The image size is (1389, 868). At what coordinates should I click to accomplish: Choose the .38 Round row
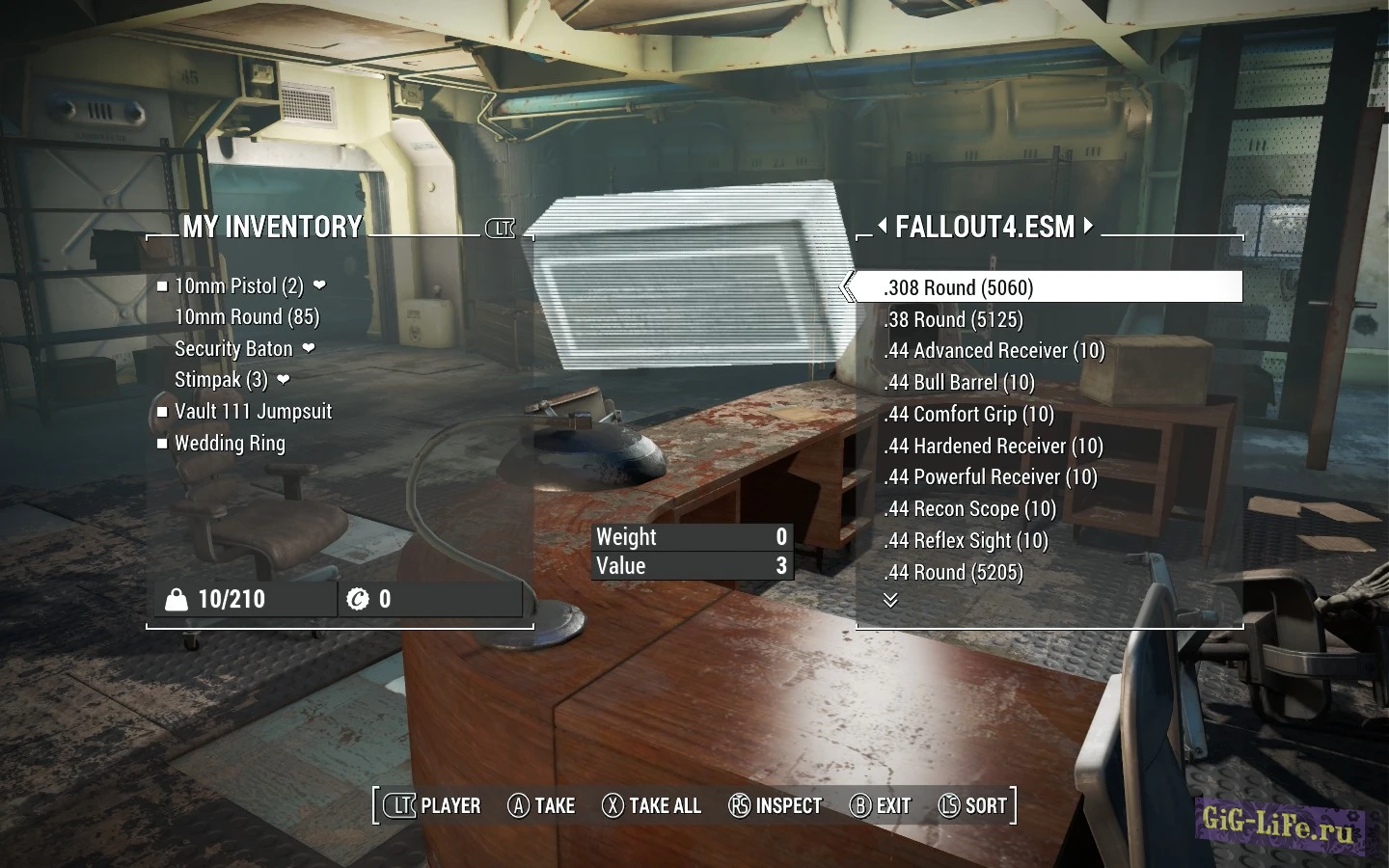pos(953,319)
